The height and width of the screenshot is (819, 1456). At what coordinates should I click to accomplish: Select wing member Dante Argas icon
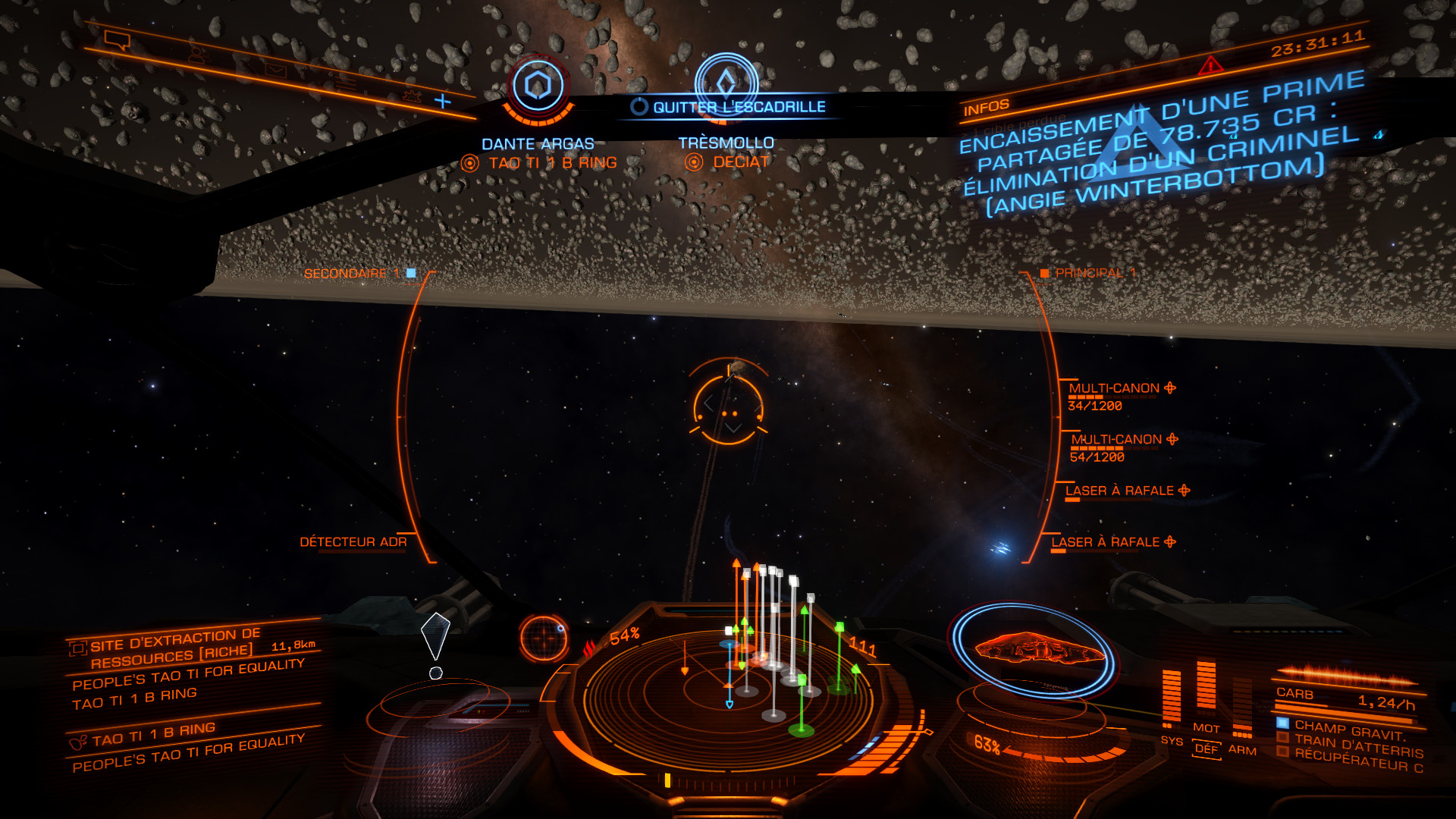pos(538,86)
